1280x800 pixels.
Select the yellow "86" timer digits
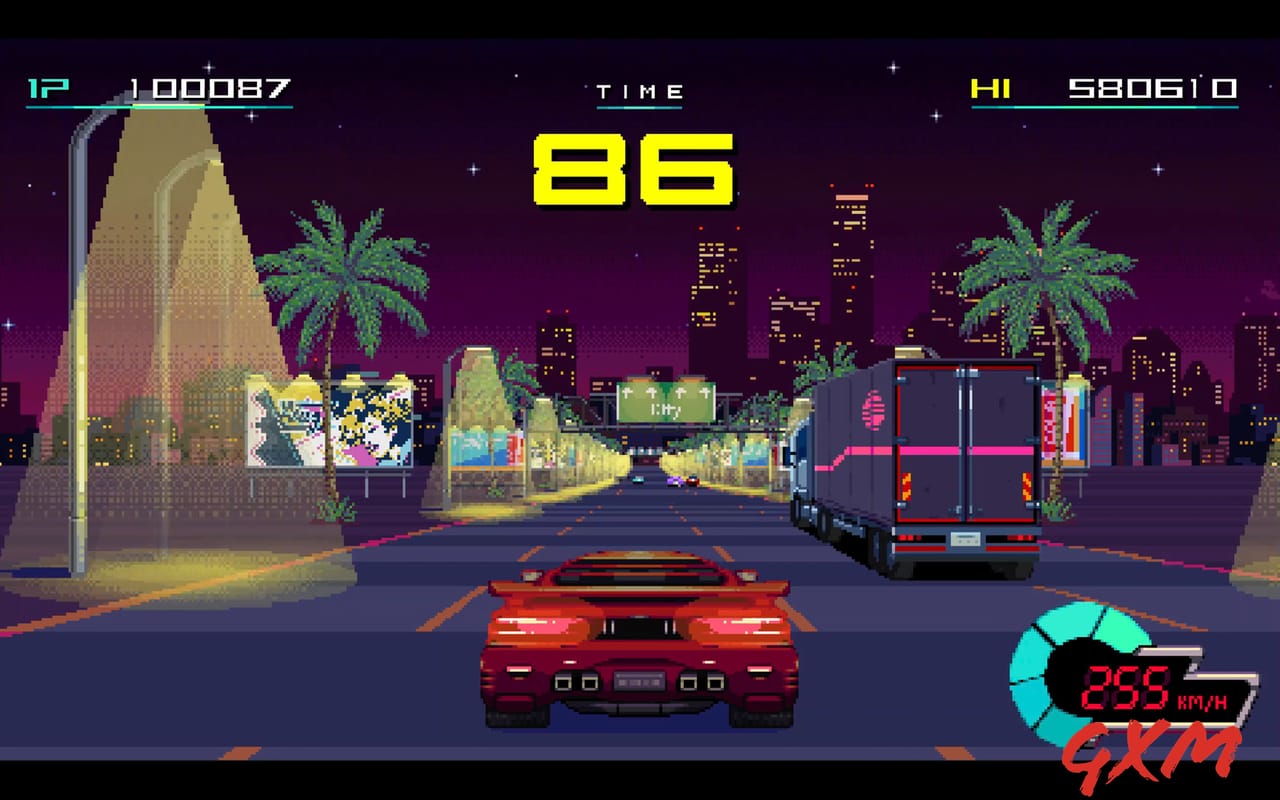click(634, 169)
